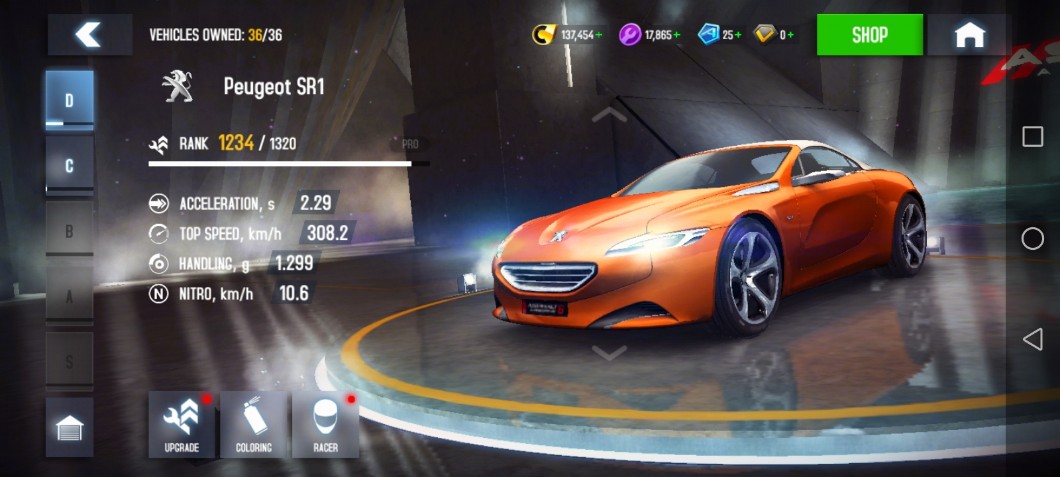Tap the Android home circle button

(x=1032, y=238)
